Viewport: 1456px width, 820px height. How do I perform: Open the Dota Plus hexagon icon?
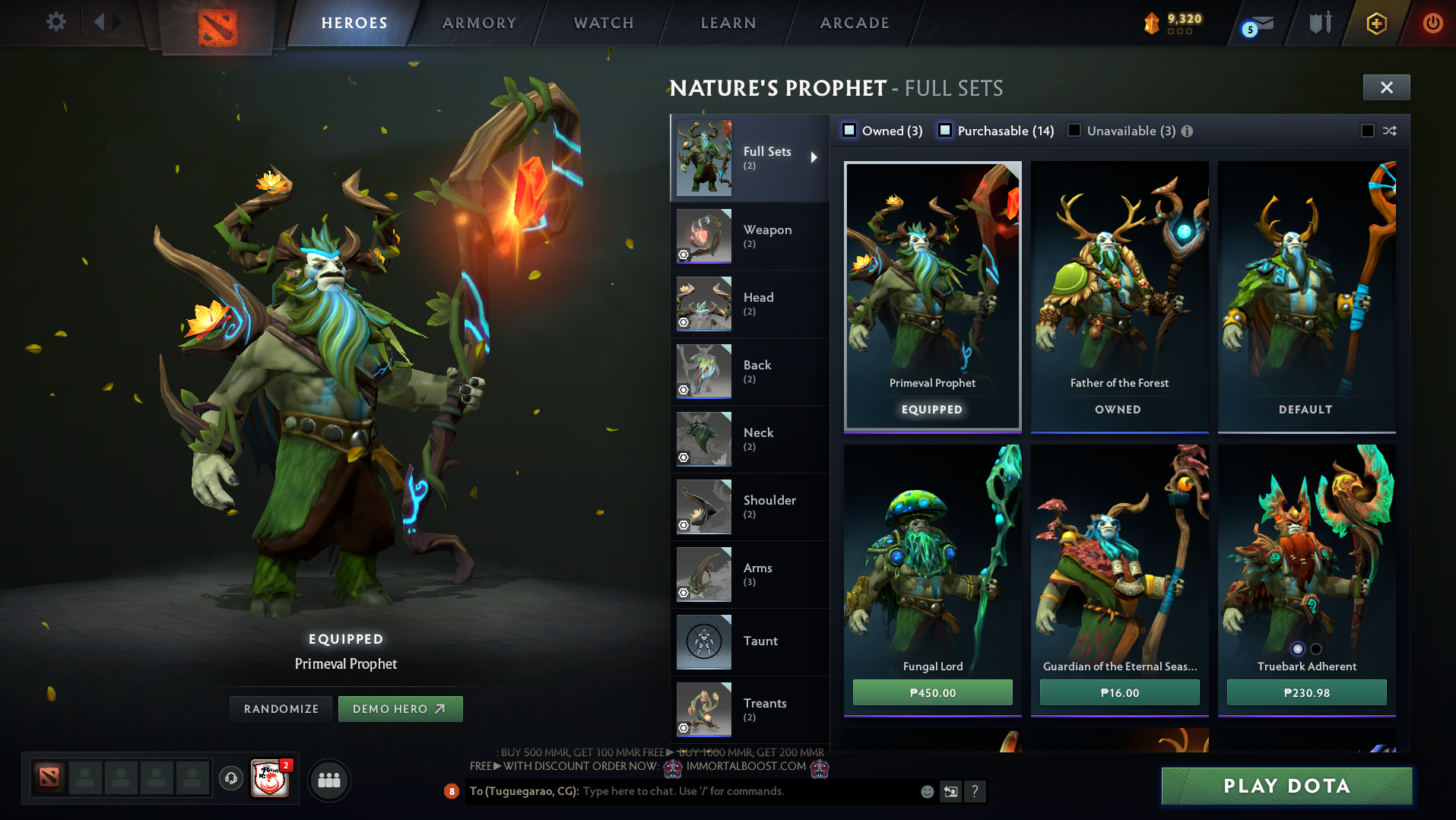click(1374, 23)
